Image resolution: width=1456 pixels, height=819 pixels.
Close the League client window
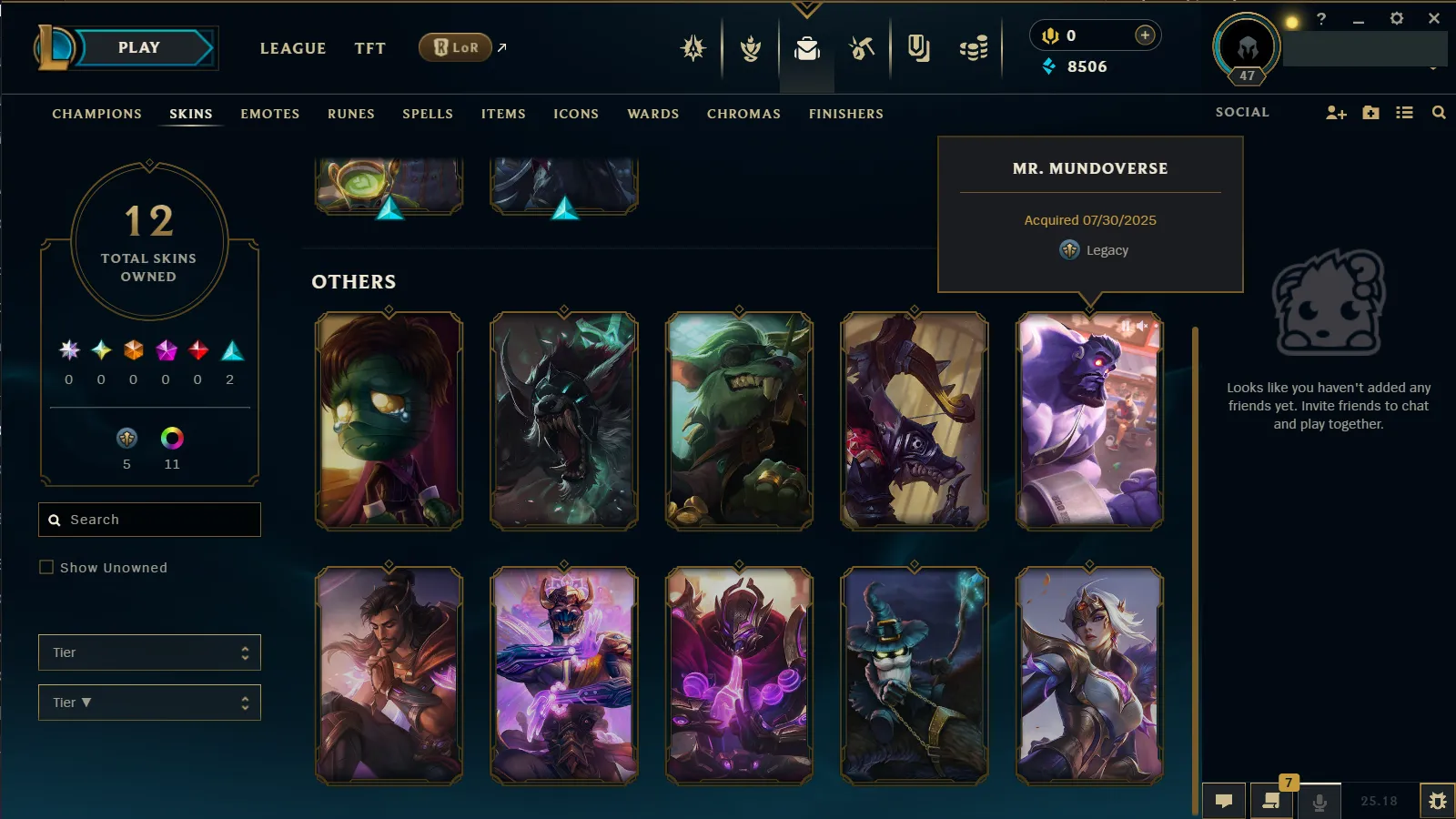[1434, 18]
